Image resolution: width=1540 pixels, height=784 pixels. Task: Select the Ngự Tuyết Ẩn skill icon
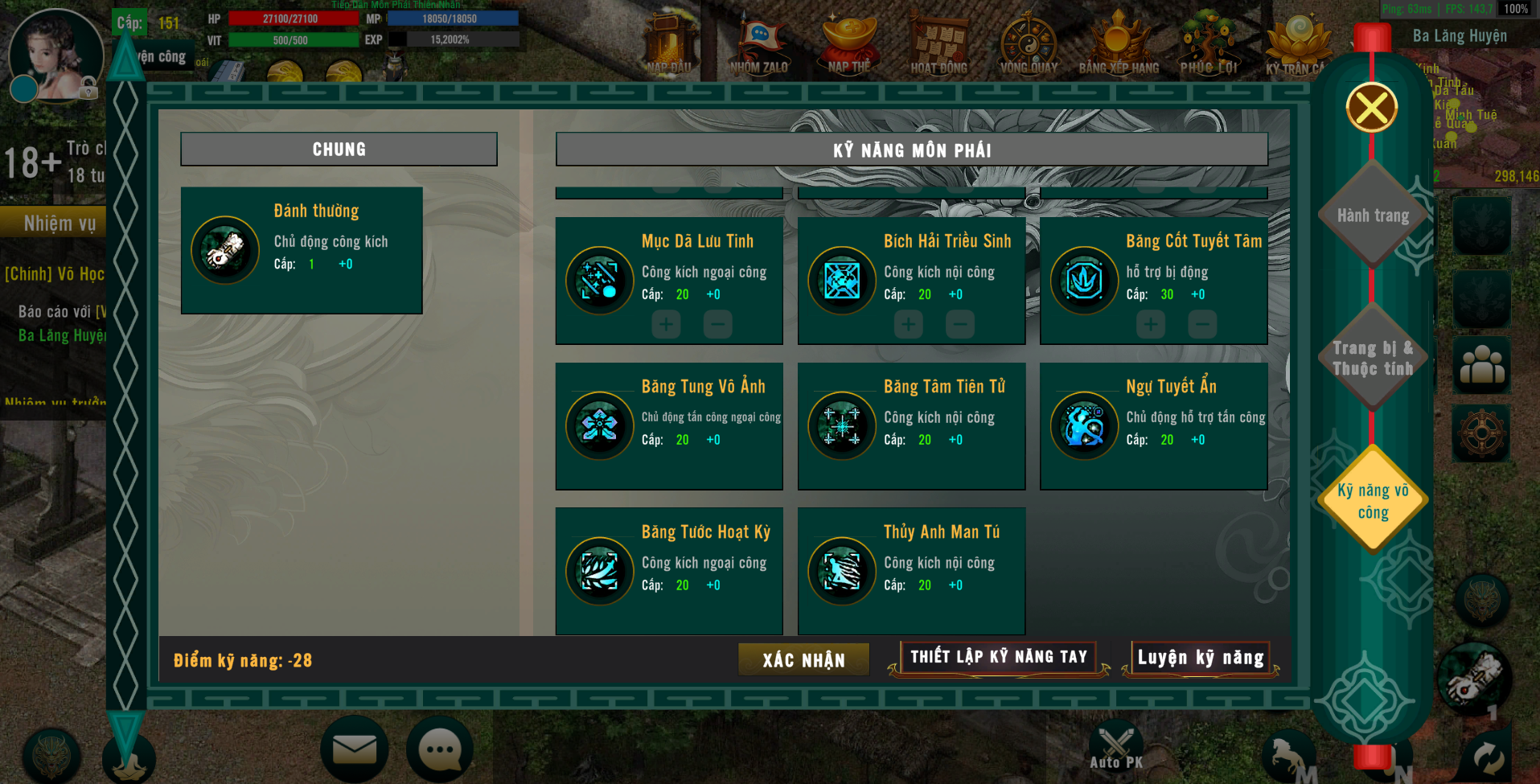(x=1084, y=425)
